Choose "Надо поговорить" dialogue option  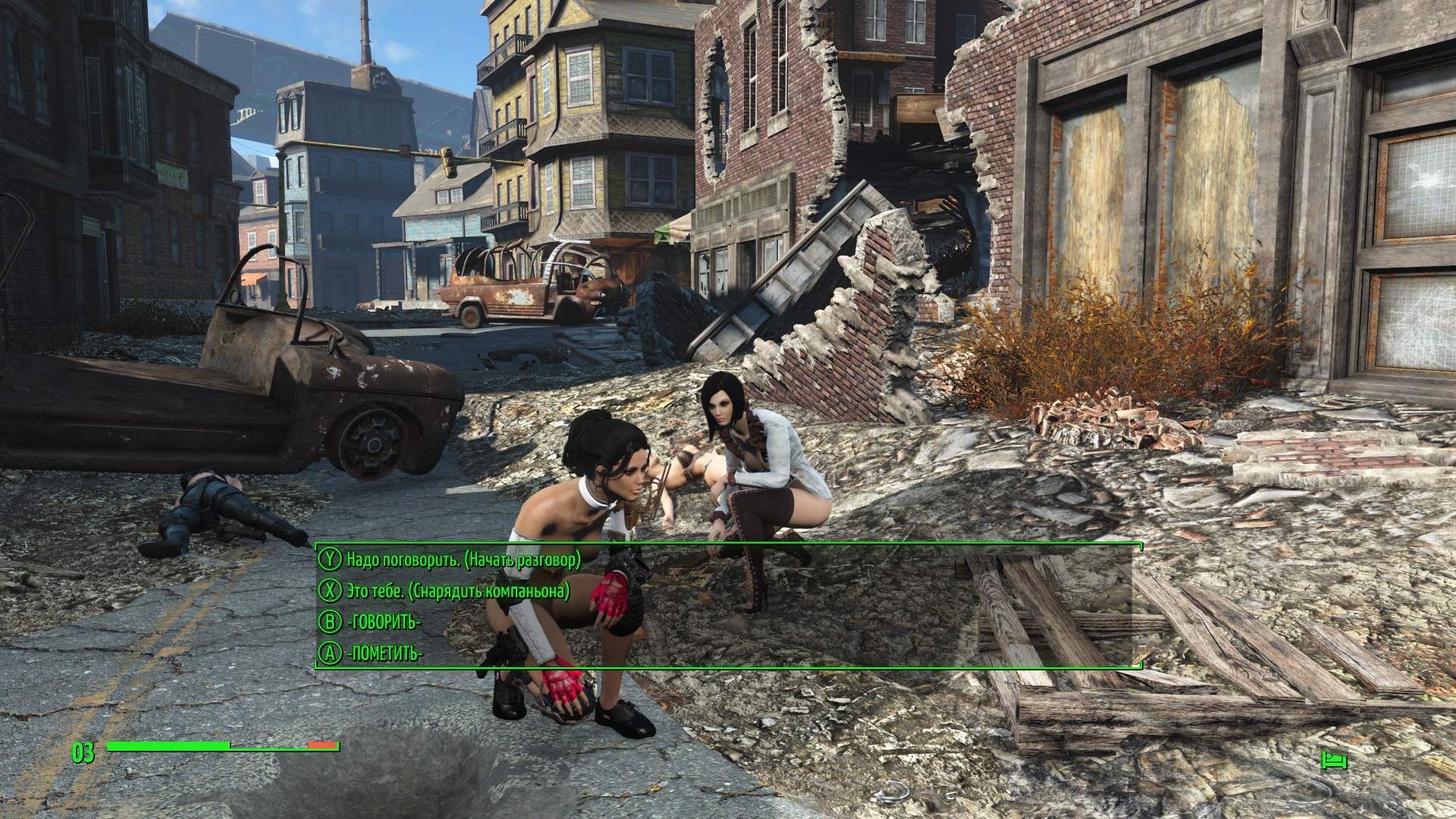tap(463, 560)
